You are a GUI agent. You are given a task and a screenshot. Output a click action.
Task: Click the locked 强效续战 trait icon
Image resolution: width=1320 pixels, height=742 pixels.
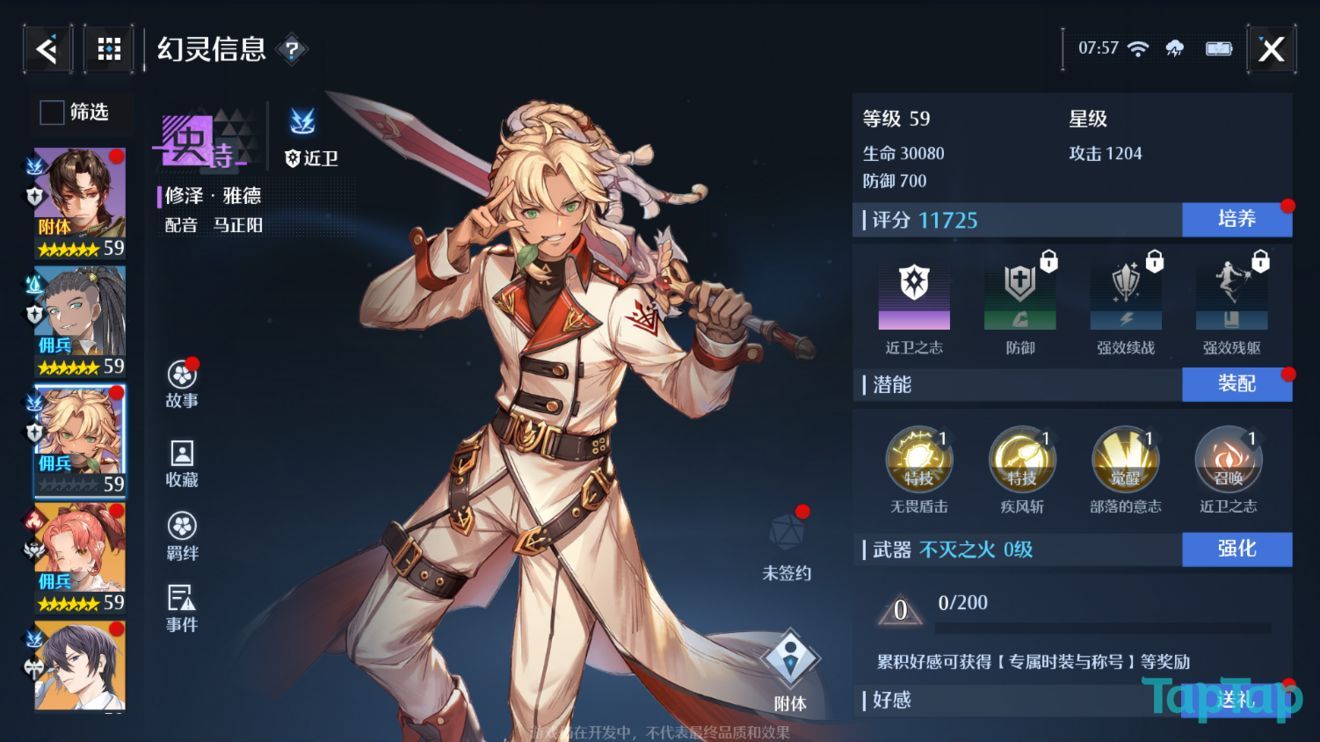pos(1125,293)
